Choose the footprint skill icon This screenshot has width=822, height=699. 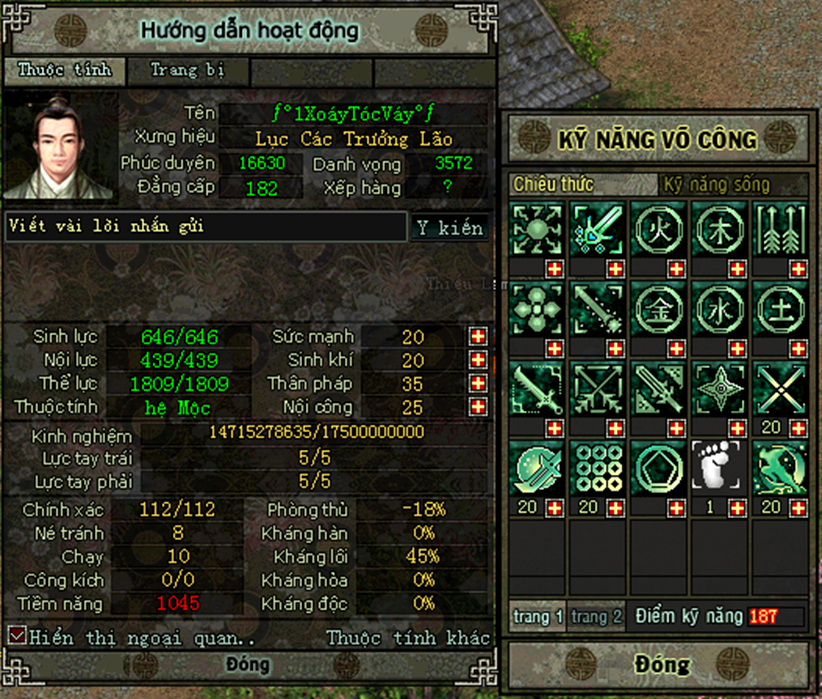click(720, 466)
